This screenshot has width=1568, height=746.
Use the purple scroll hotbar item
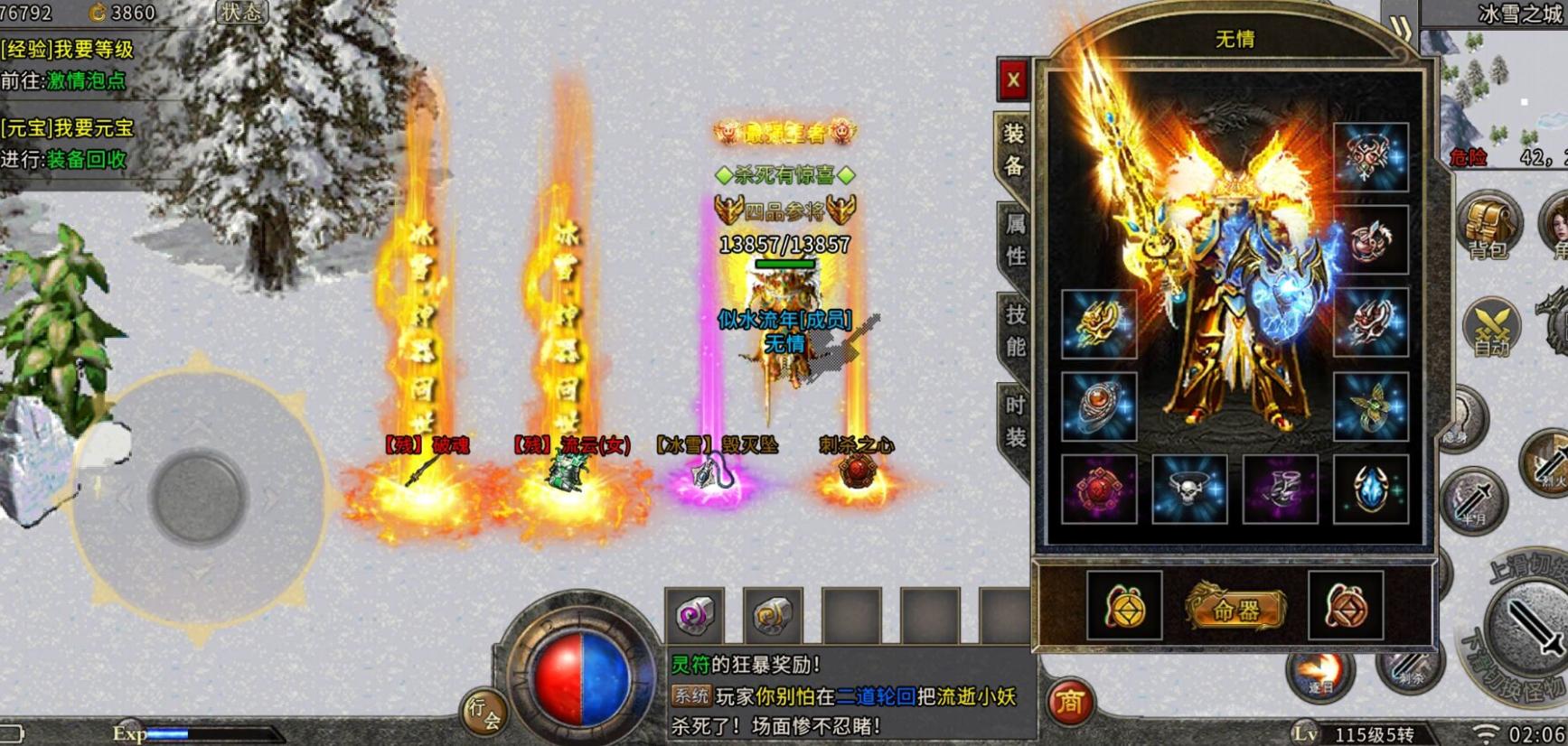pyautogui.click(x=694, y=615)
